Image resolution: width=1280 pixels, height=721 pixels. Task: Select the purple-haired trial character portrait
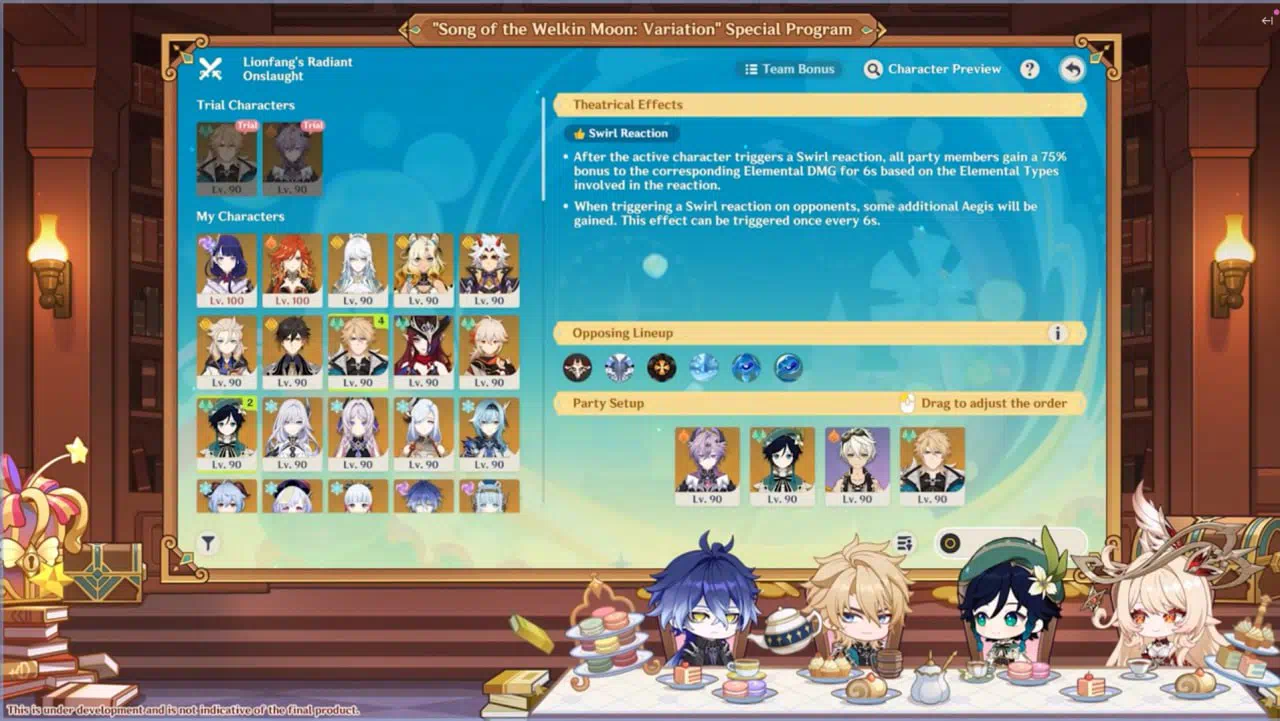click(x=292, y=158)
